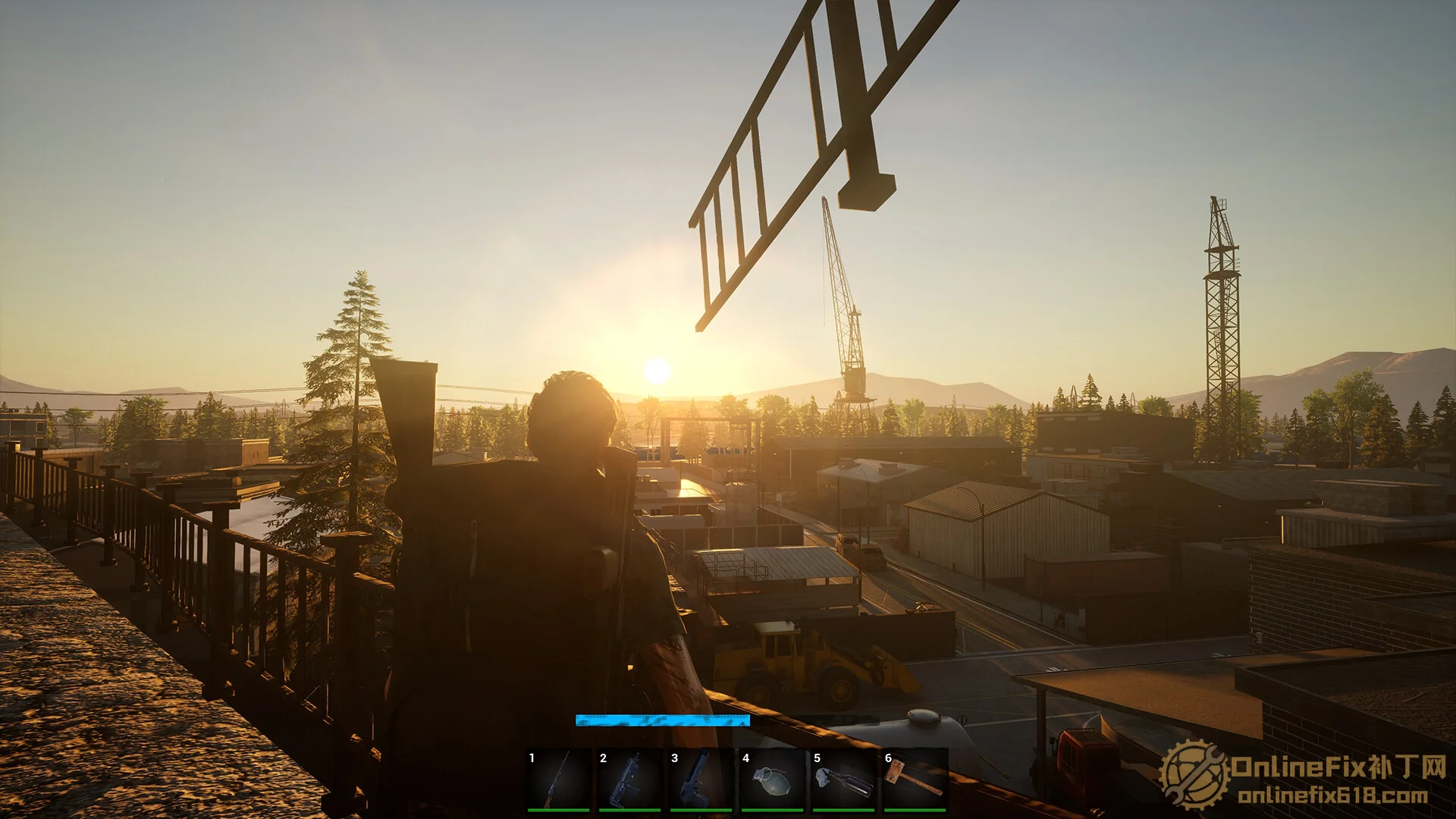
Task: Choose the pistol in hotbar slot 3
Action: [701, 780]
